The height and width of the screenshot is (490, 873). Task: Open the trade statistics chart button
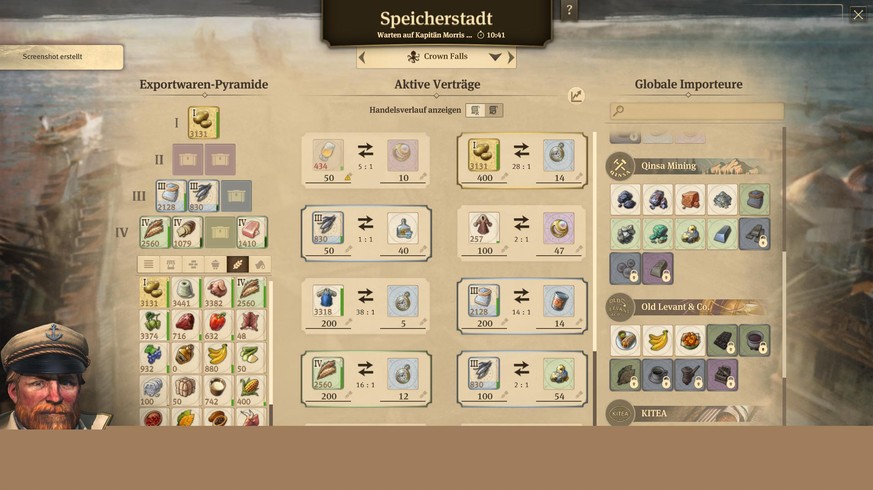pyautogui.click(x=576, y=96)
